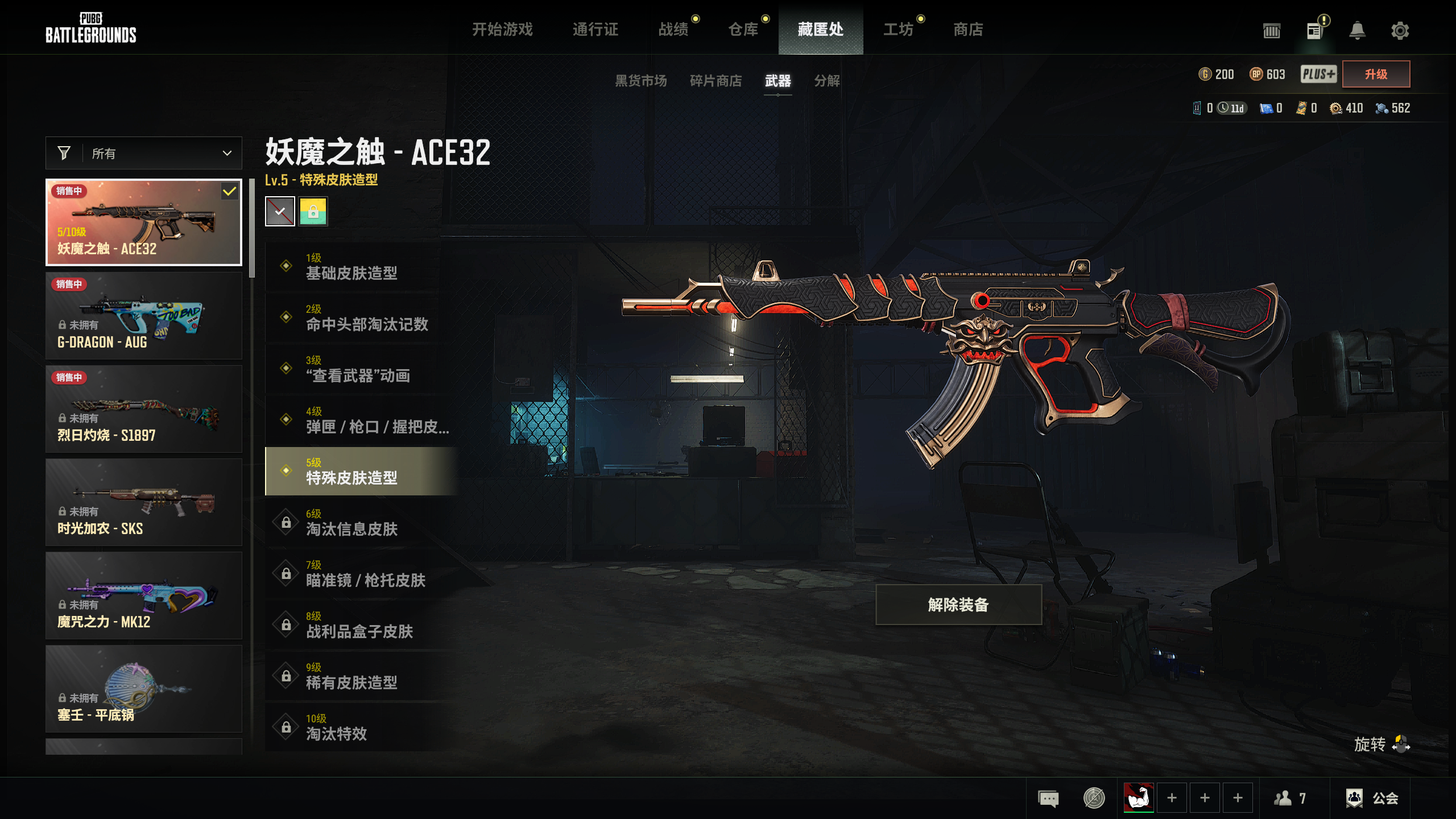This screenshot has width=1456, height=819.
Task: Open the chat bubble icon
Action: point(1048,798)
